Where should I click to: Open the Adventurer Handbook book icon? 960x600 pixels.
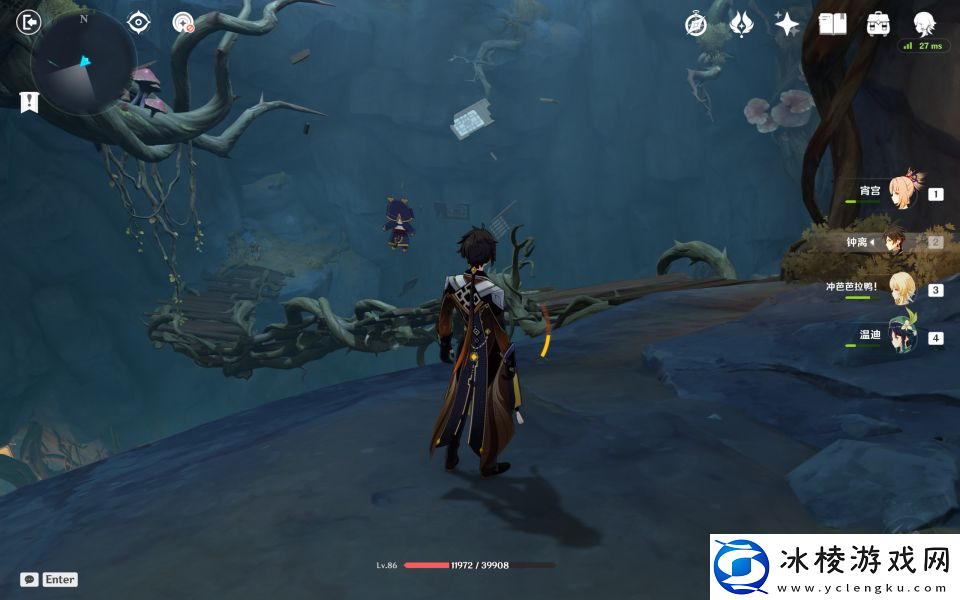[832, 24]
